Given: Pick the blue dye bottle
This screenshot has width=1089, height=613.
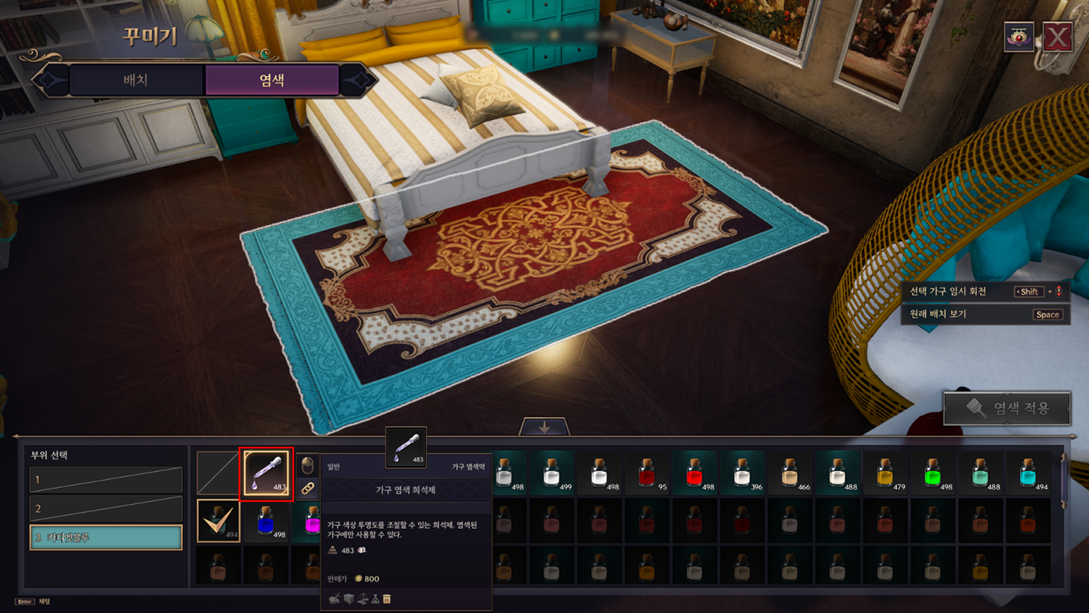Looking at the screenshot, I should tap(266, 521).
